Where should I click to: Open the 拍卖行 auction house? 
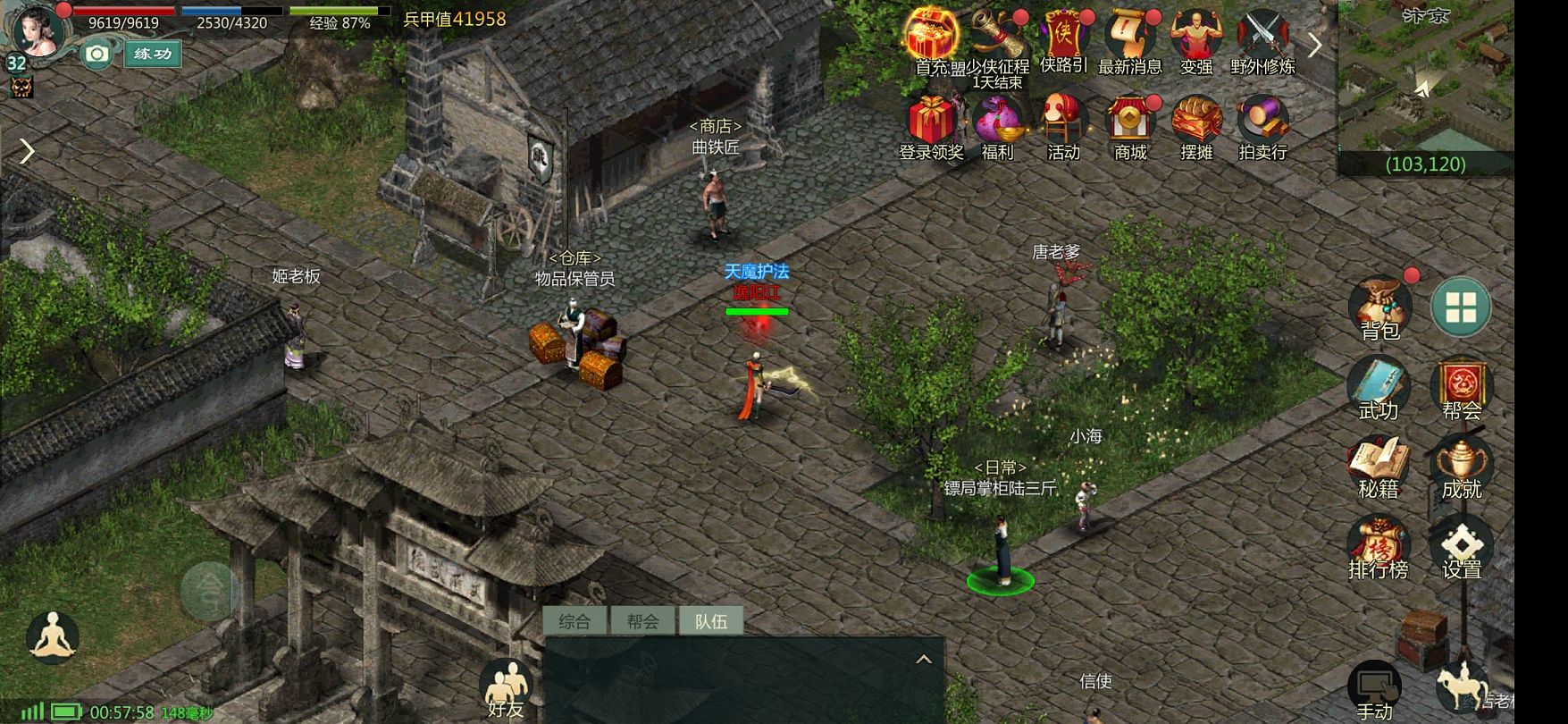(x=1262, y=127)
